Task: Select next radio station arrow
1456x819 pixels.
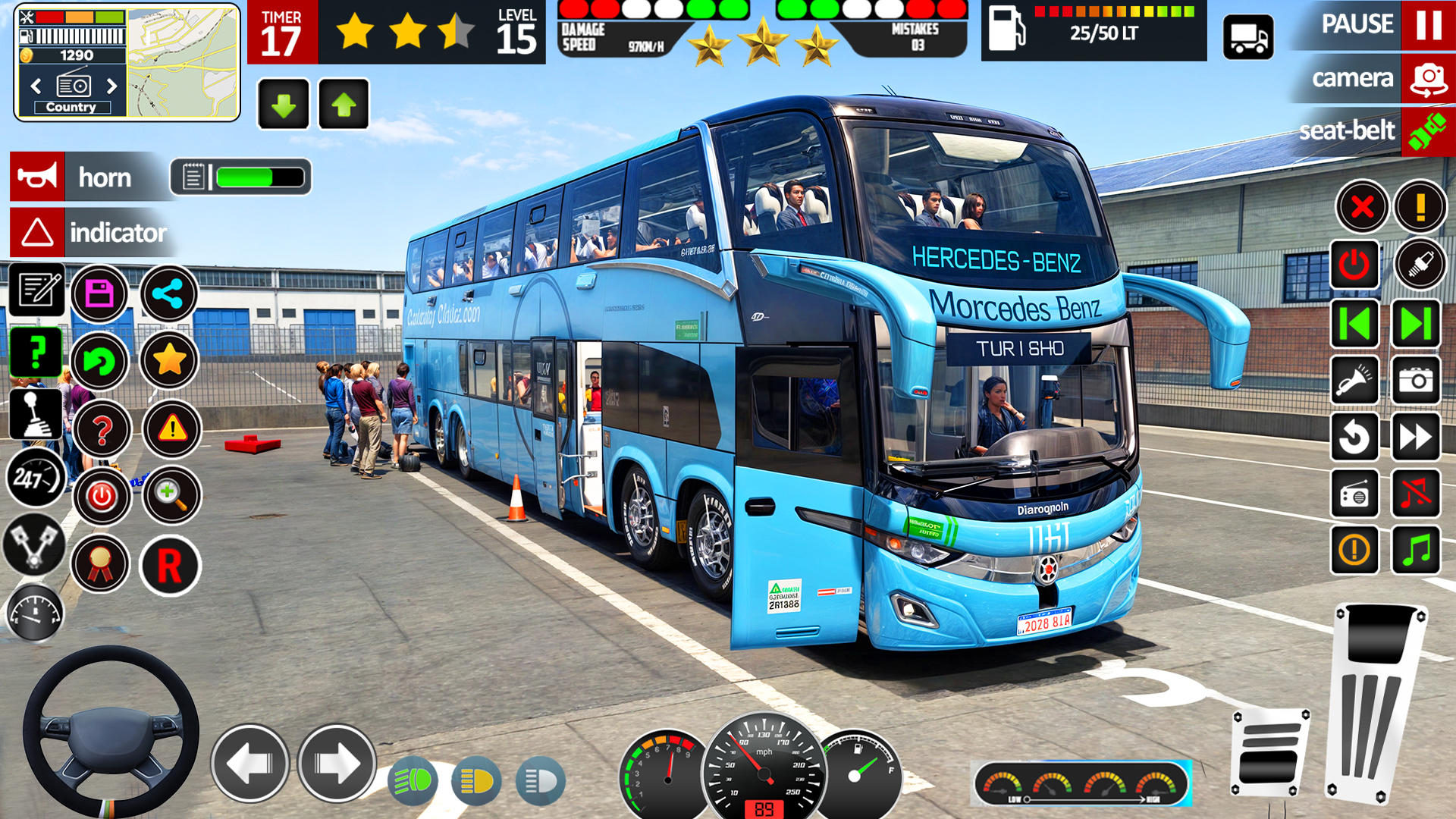Action: tap(112, 86)
